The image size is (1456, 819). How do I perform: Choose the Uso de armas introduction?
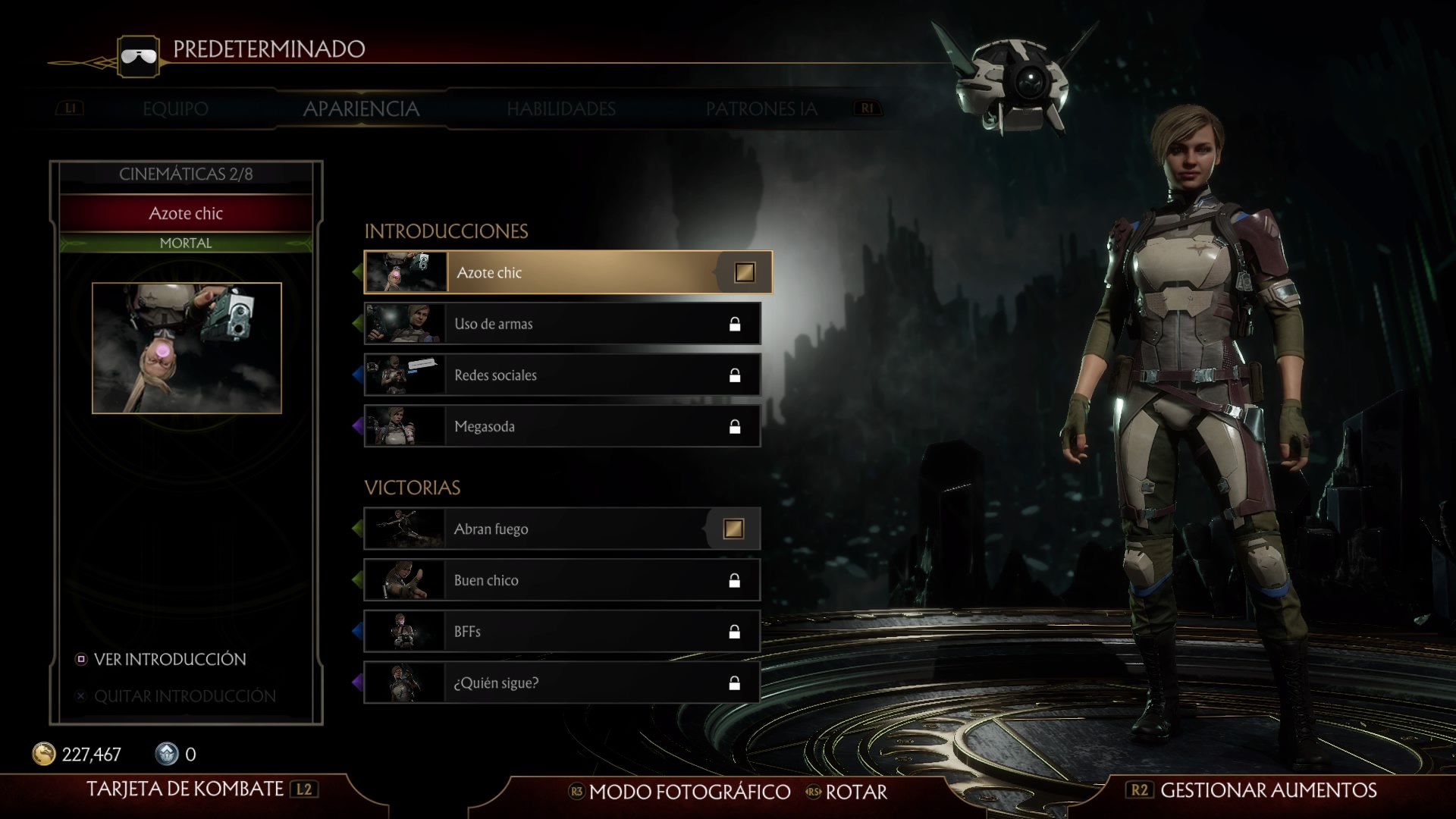click(562, 324)
